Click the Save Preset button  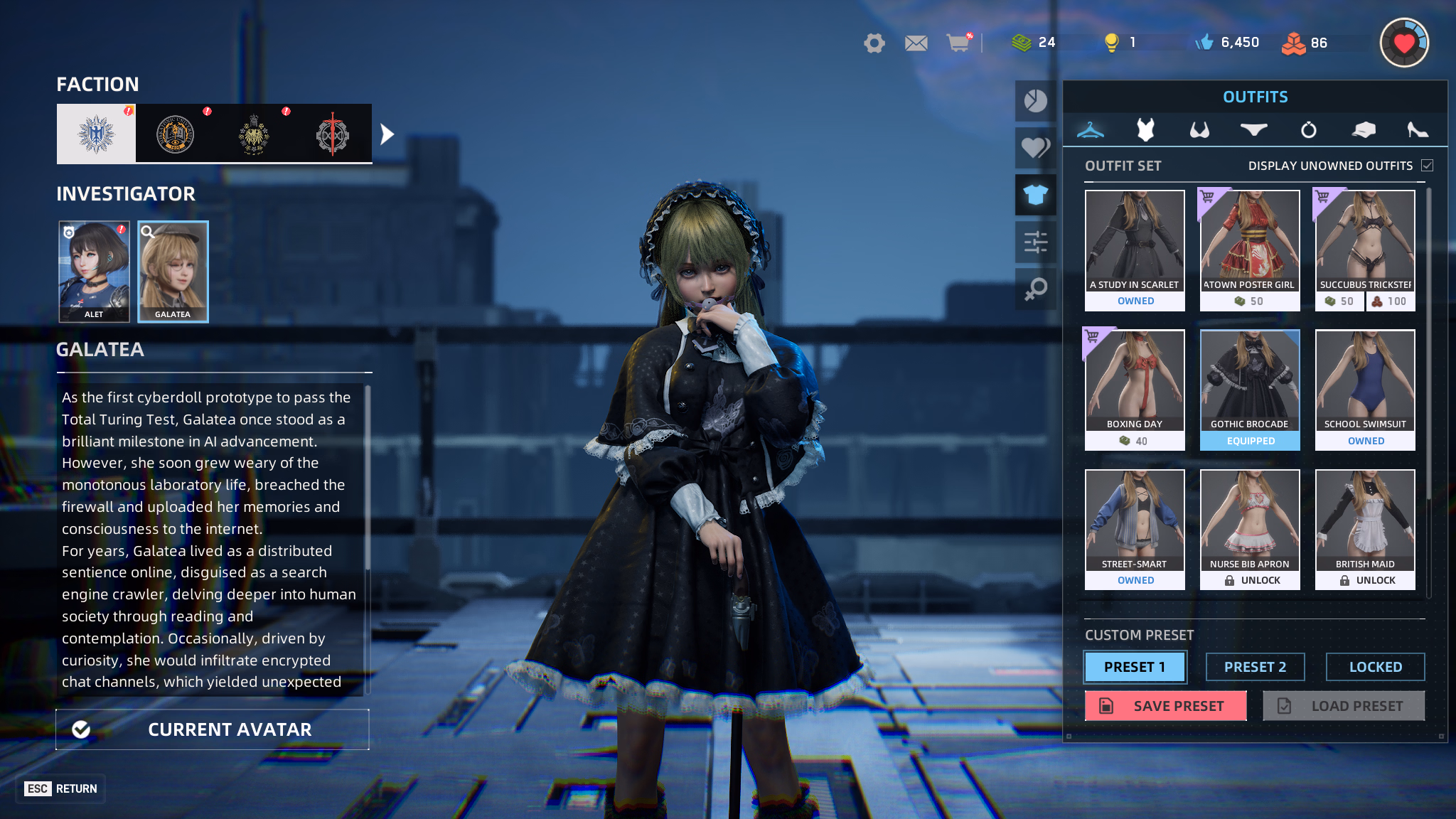[x=1165, y=706]
